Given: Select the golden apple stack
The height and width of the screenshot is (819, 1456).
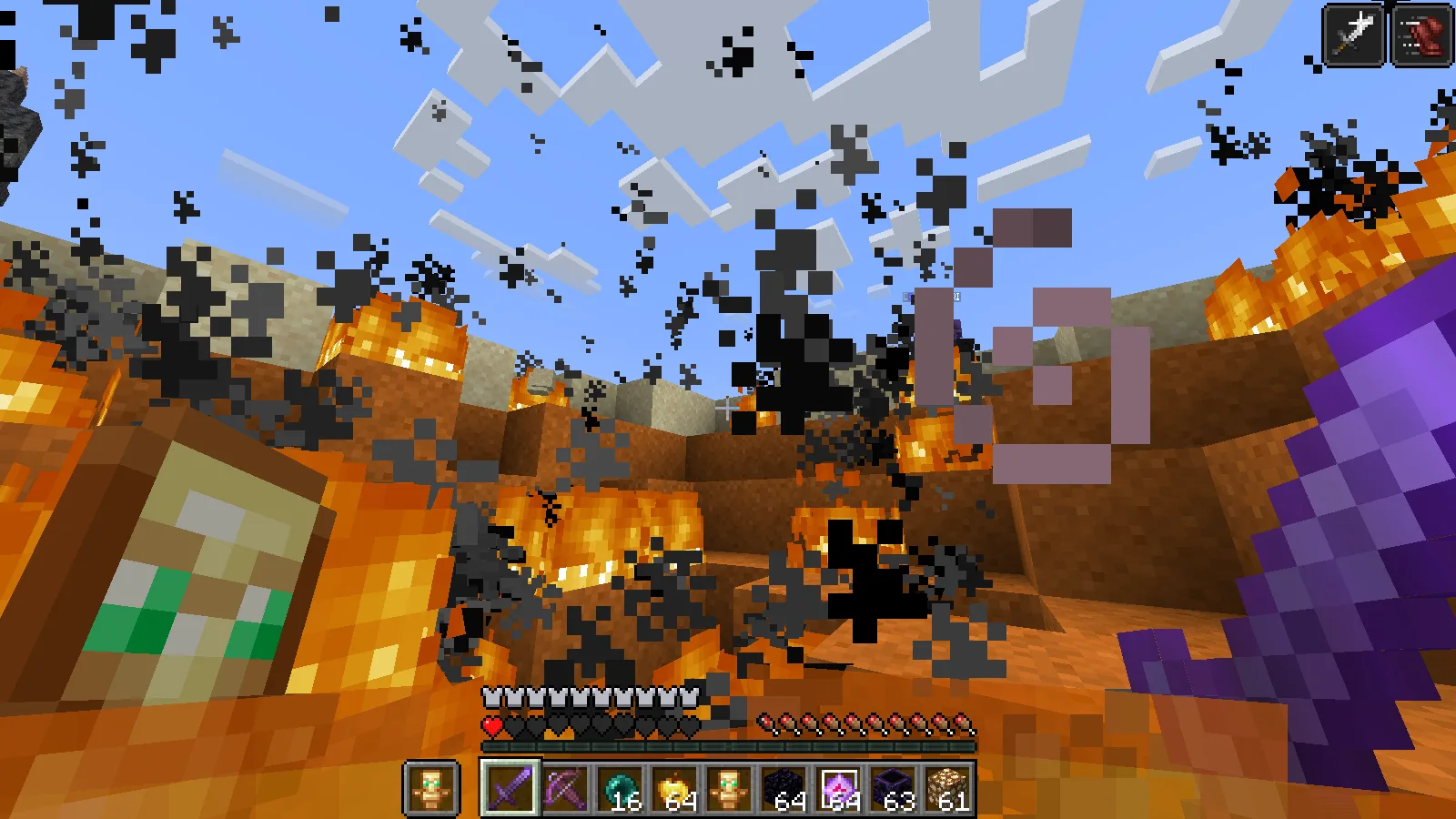Looking at the screenshot, I should coord(673,788).
